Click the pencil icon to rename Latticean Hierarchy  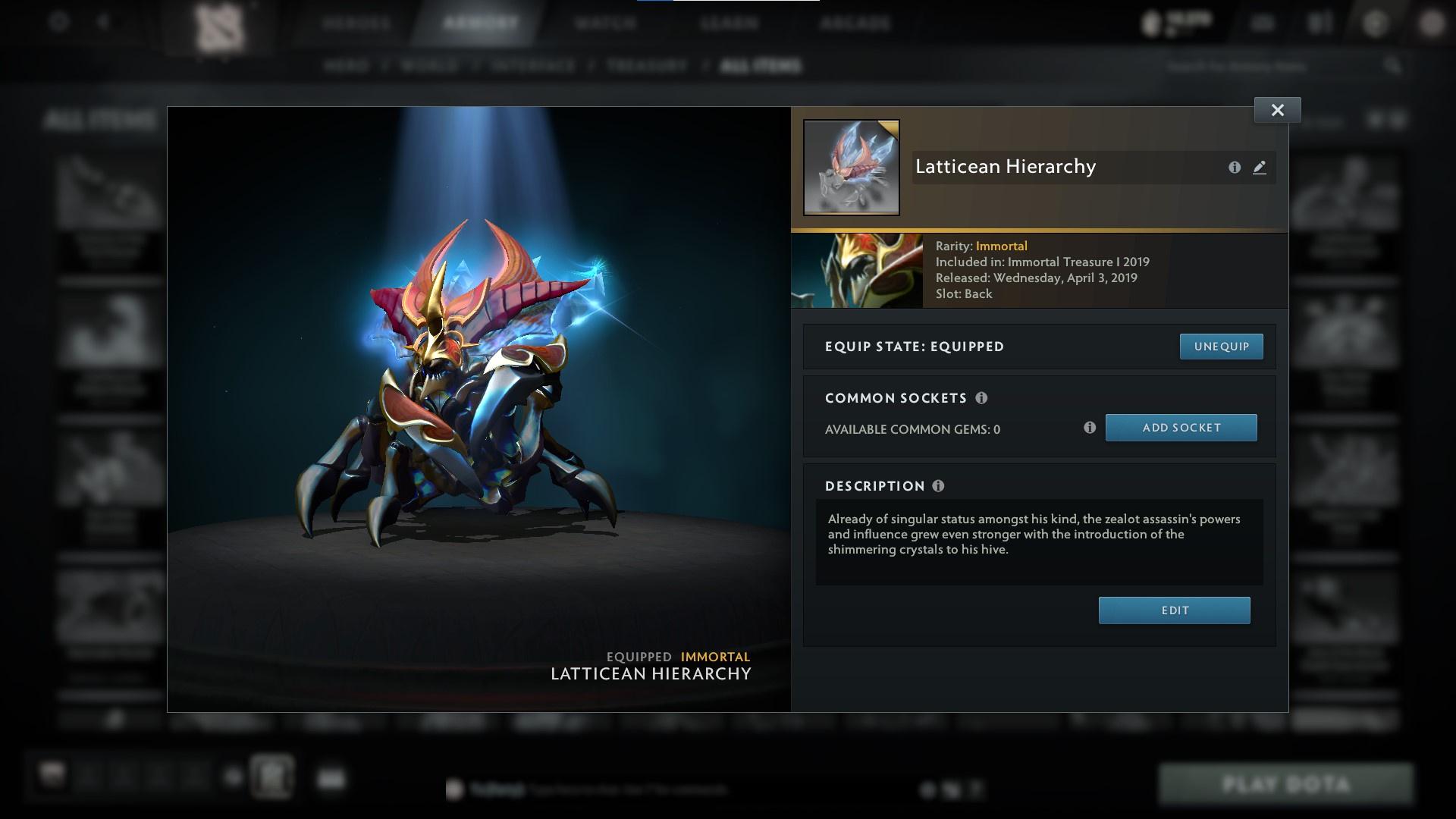click(1259, 168)
